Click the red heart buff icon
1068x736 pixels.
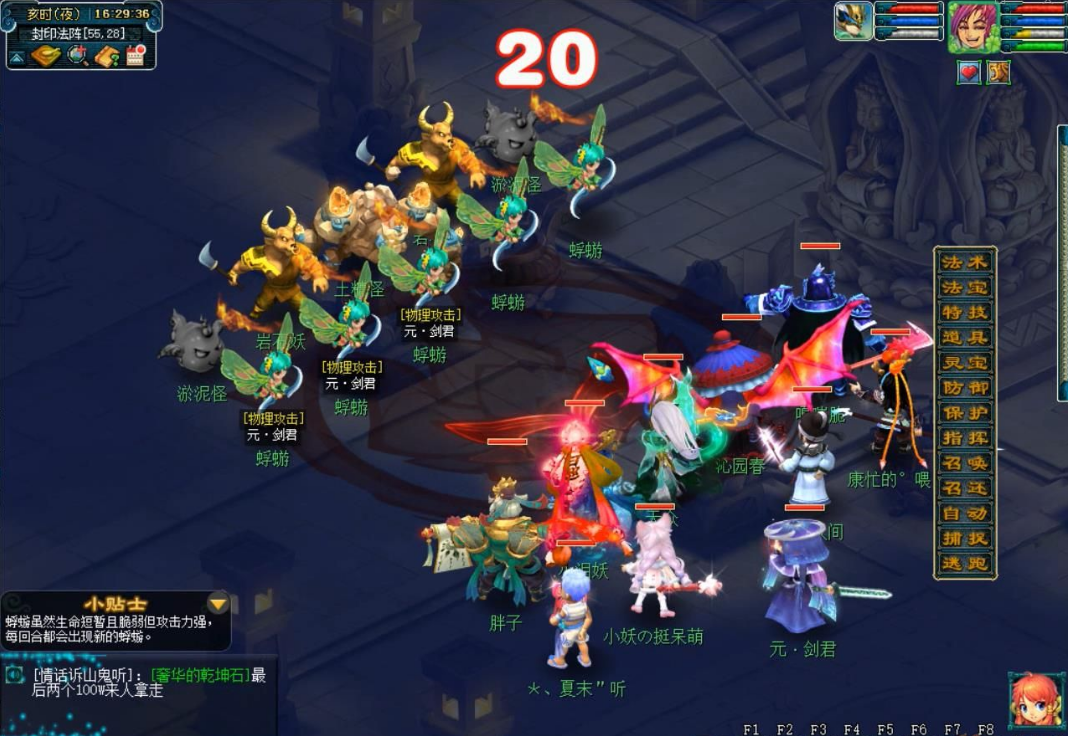pos(969,72)
